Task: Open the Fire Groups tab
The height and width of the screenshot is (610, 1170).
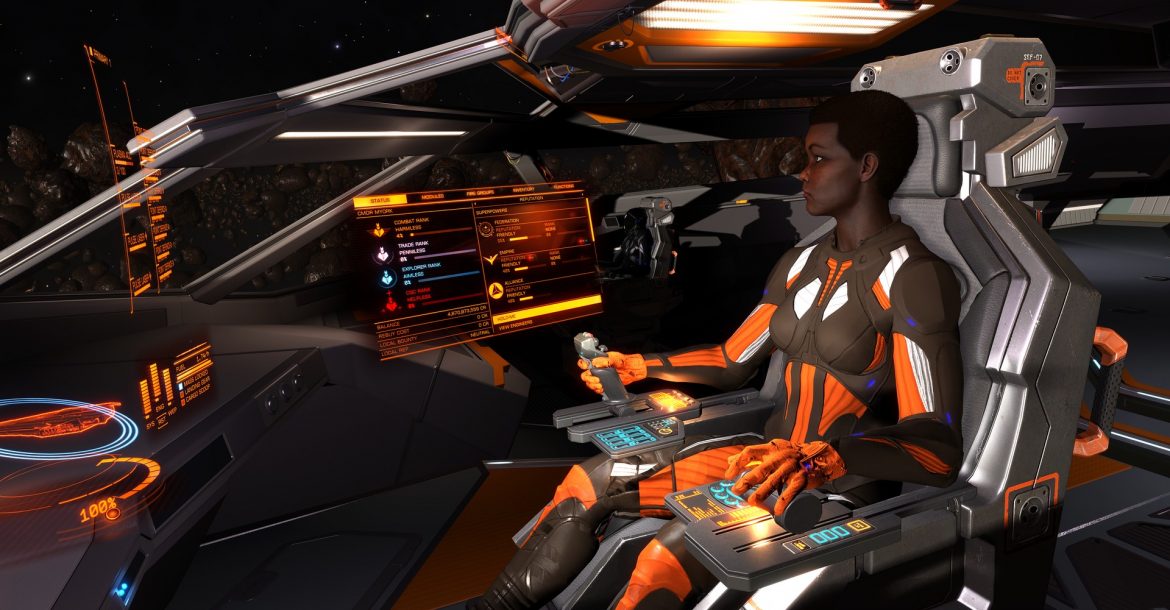Action: (x=481, y=192)
